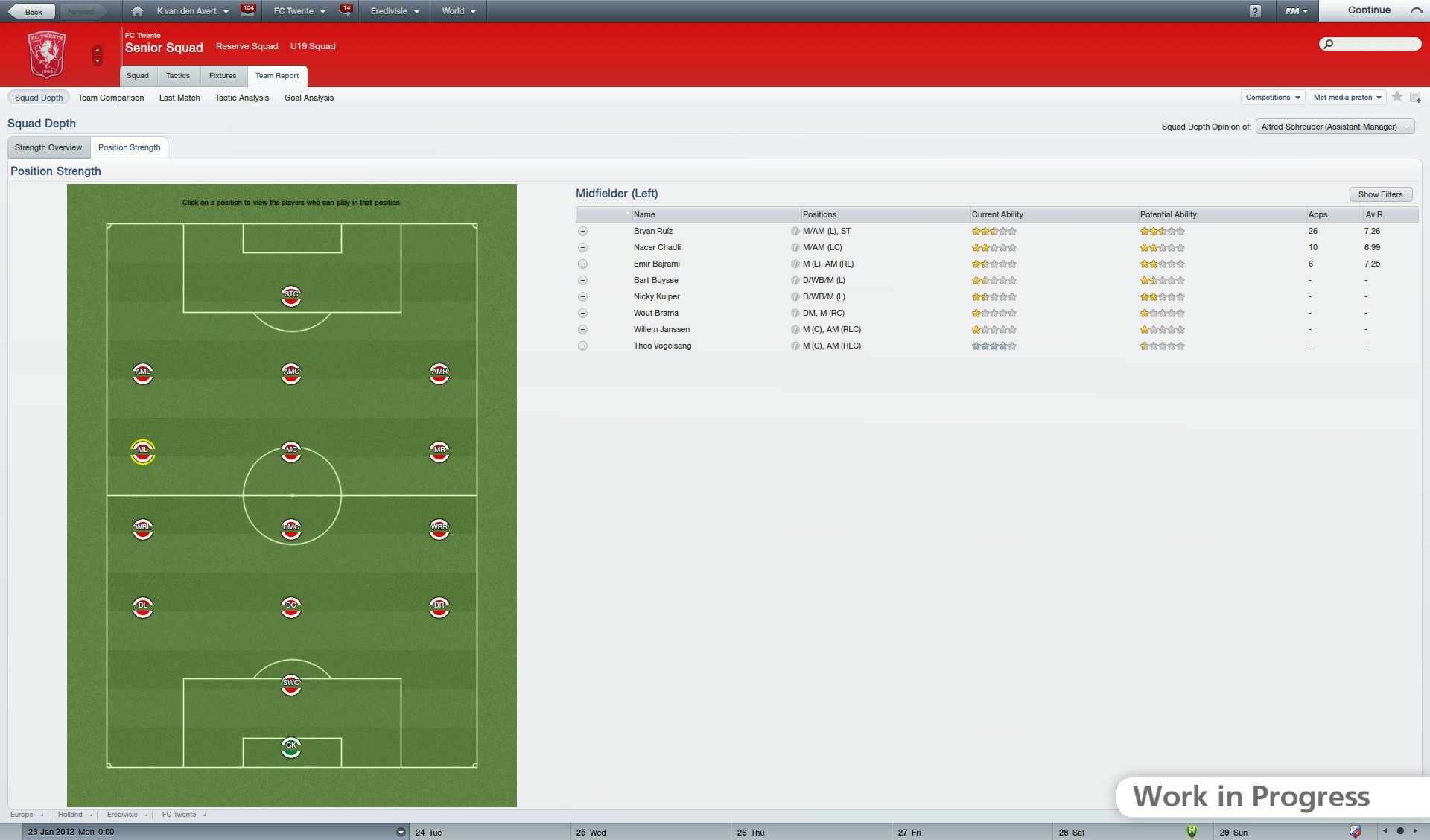This screenshot has width=1430, height=840.
Task: Click the favorites star icon
Action: pyautogui.click(x=1396, y=97)
